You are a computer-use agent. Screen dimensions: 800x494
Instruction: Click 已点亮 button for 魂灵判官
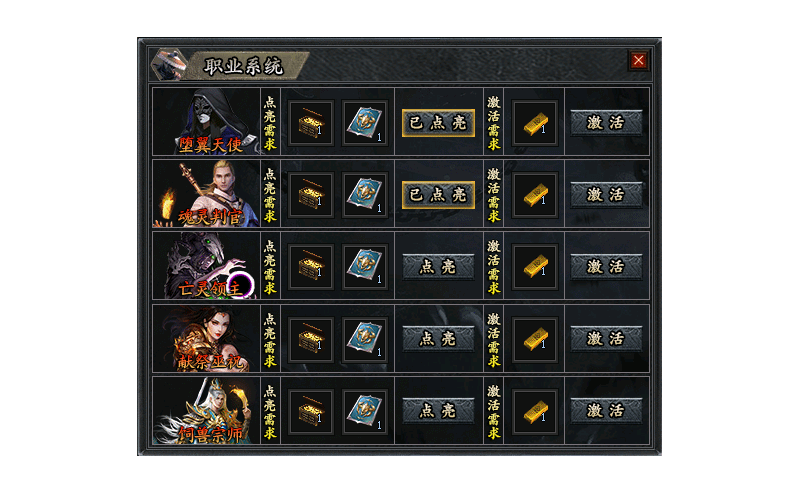pyautogui.click(x=438, y=195)
